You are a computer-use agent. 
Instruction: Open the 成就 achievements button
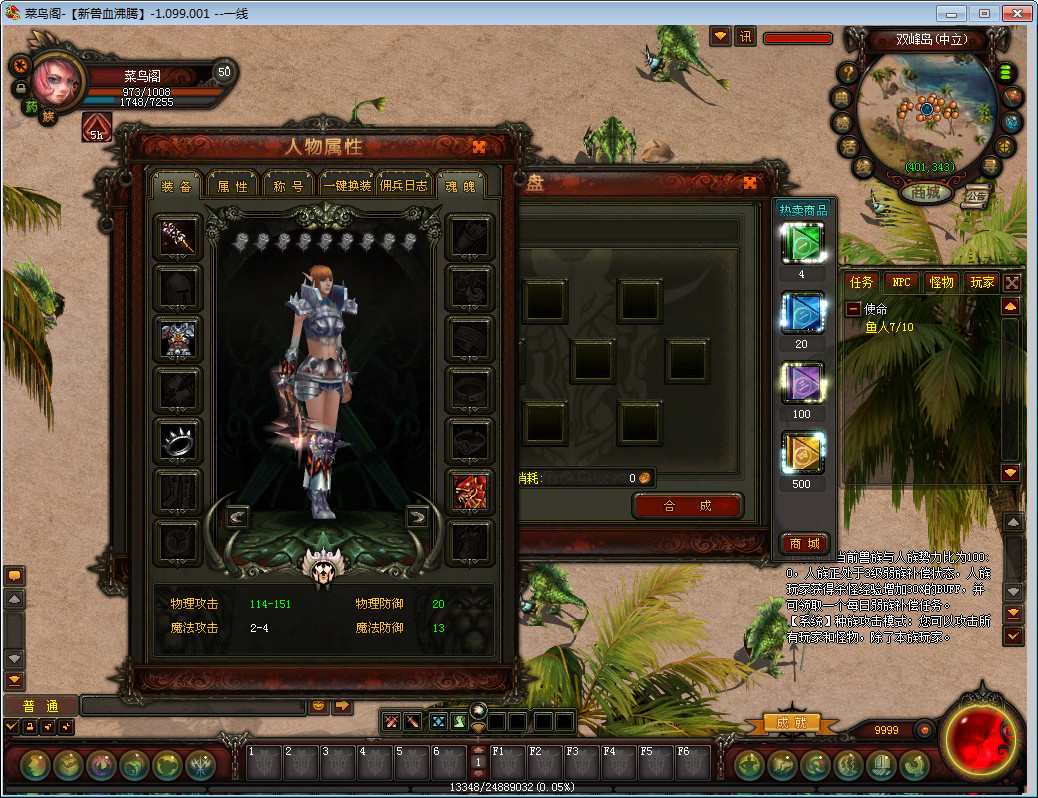pyautogui.click(x=791, y=722)
